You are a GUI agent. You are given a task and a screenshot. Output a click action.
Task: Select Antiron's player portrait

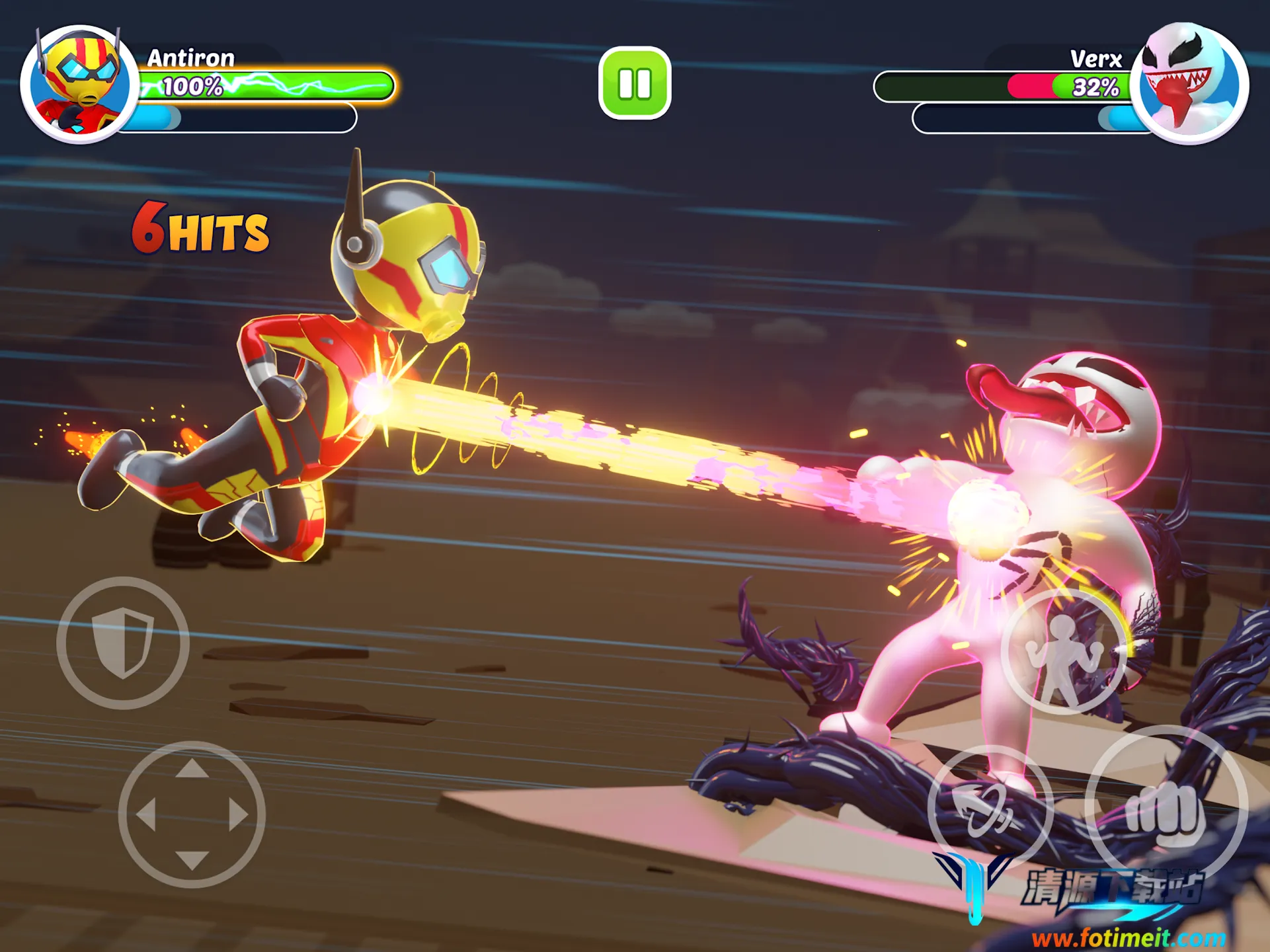[x=79, y=84]
